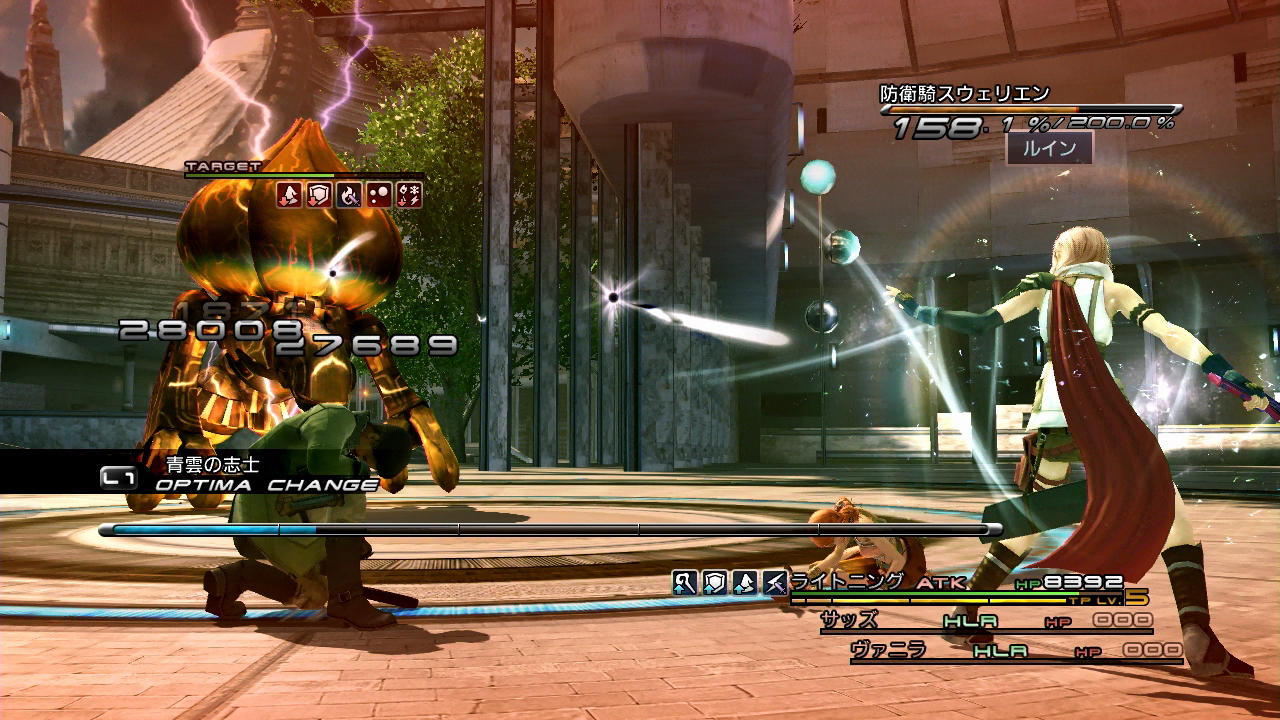The height and width of the screenshot is (720, 1280).
Task: Select the enemy name 防衛騎スウェリエン
Action: (x=965, y=94)
